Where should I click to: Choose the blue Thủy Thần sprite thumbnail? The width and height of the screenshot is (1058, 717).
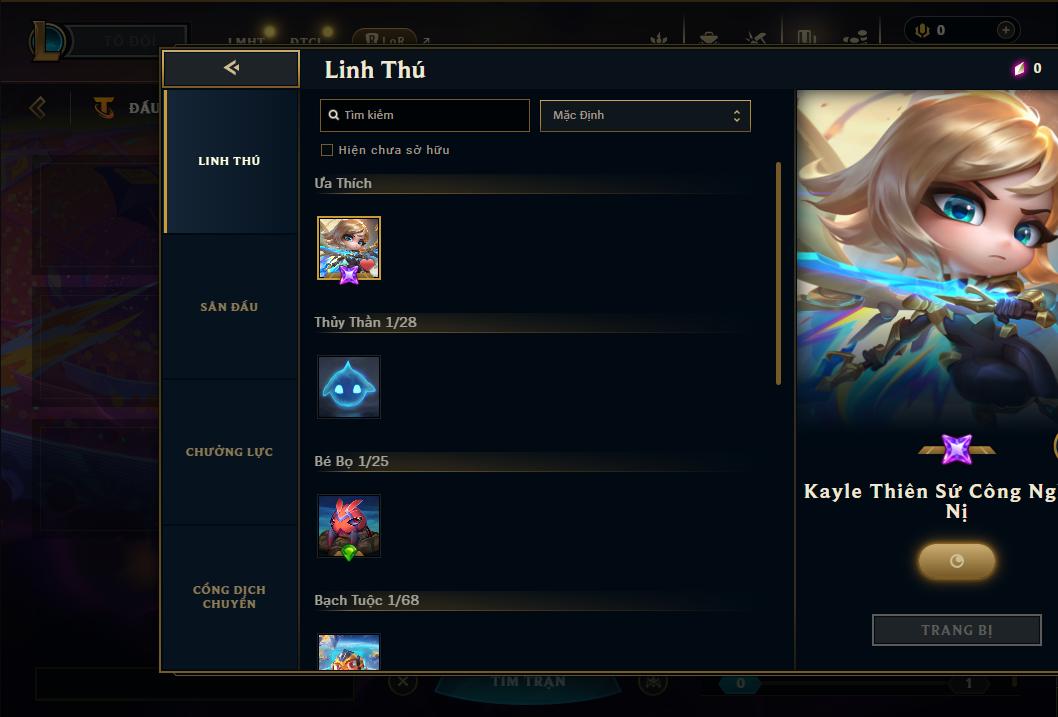click(x=349, y=387)
